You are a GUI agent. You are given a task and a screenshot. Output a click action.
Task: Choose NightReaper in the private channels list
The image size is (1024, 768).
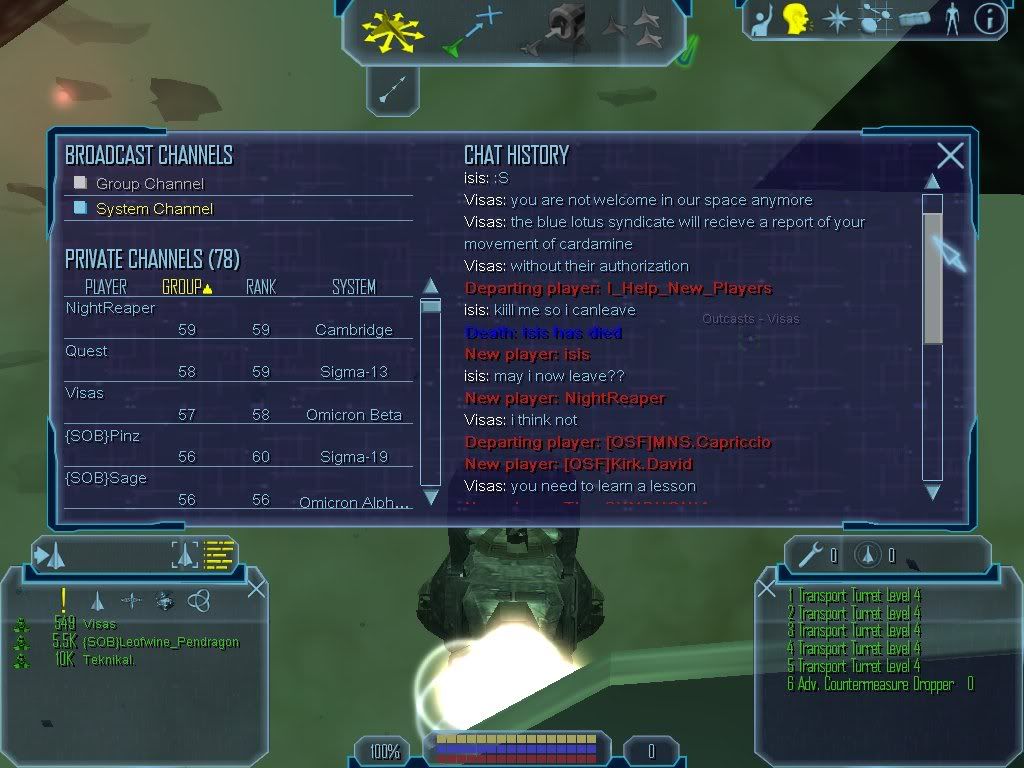110,308
